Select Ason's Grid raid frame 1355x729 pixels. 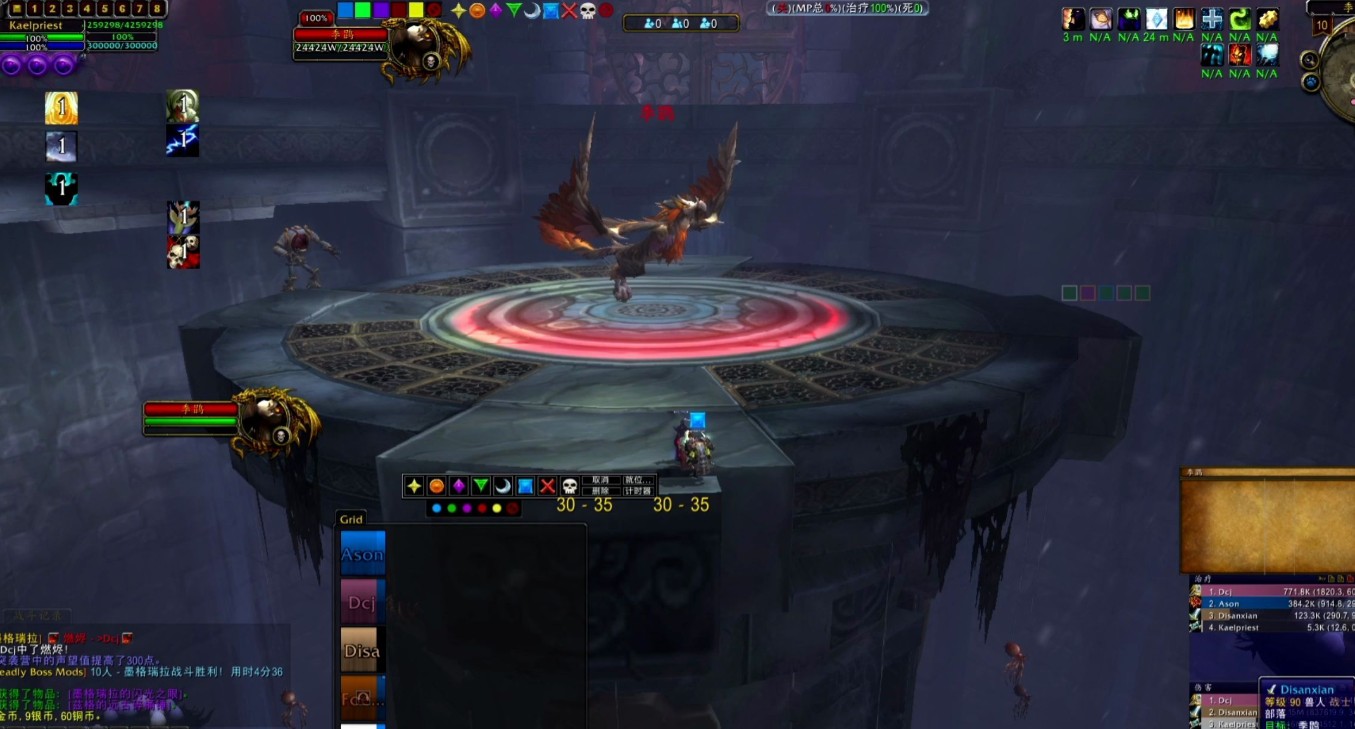[362, 553]
